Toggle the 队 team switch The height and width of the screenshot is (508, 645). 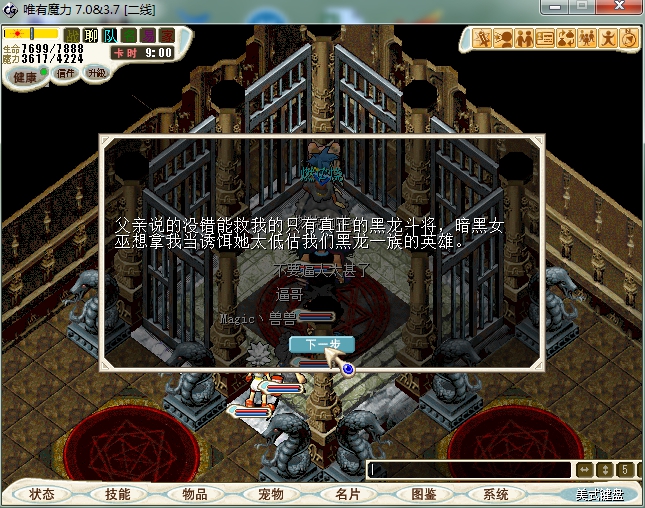pyautogui.click(x=110, y=36)
